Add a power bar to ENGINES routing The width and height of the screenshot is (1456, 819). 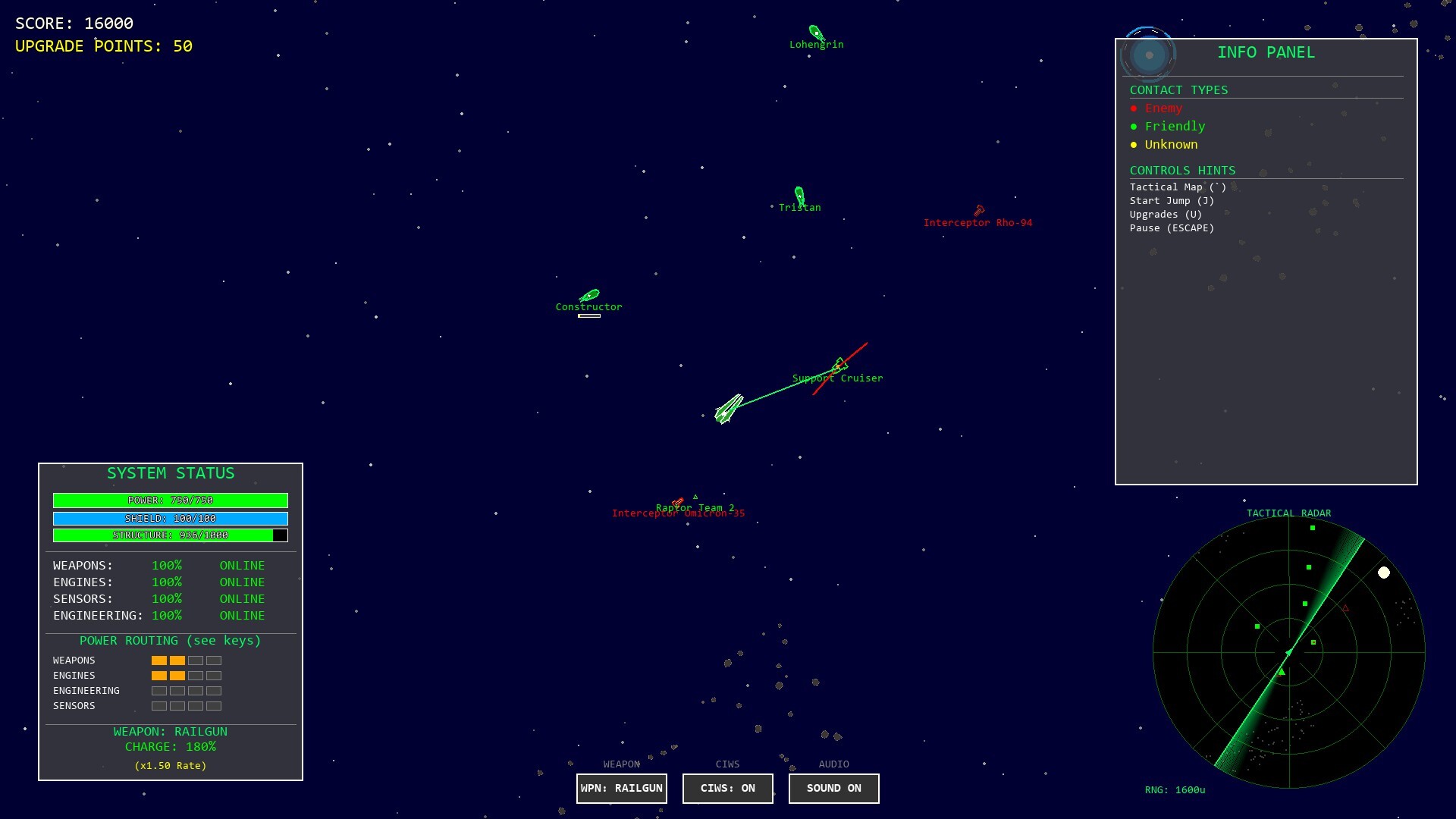point(196,675)
